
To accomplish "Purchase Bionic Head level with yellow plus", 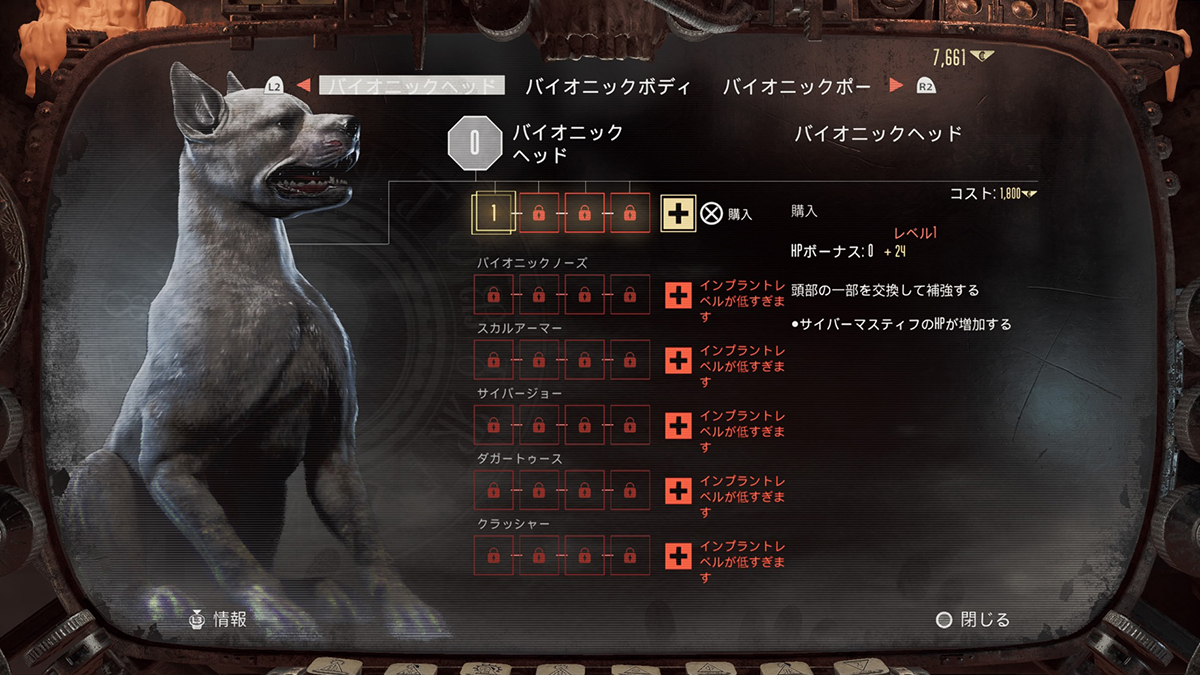I will click(x=679, y=213).
